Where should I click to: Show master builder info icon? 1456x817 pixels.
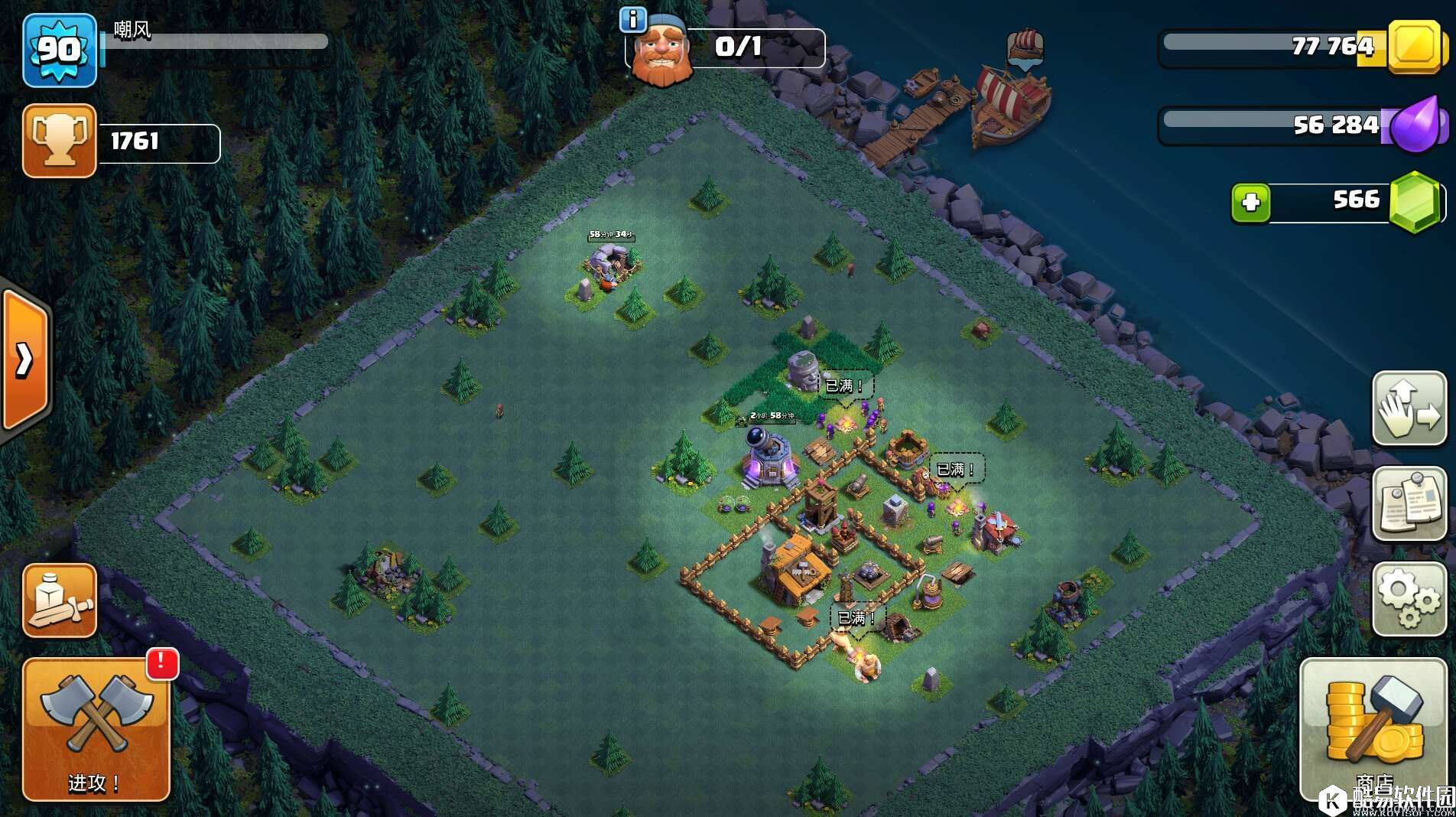[632, 19]
